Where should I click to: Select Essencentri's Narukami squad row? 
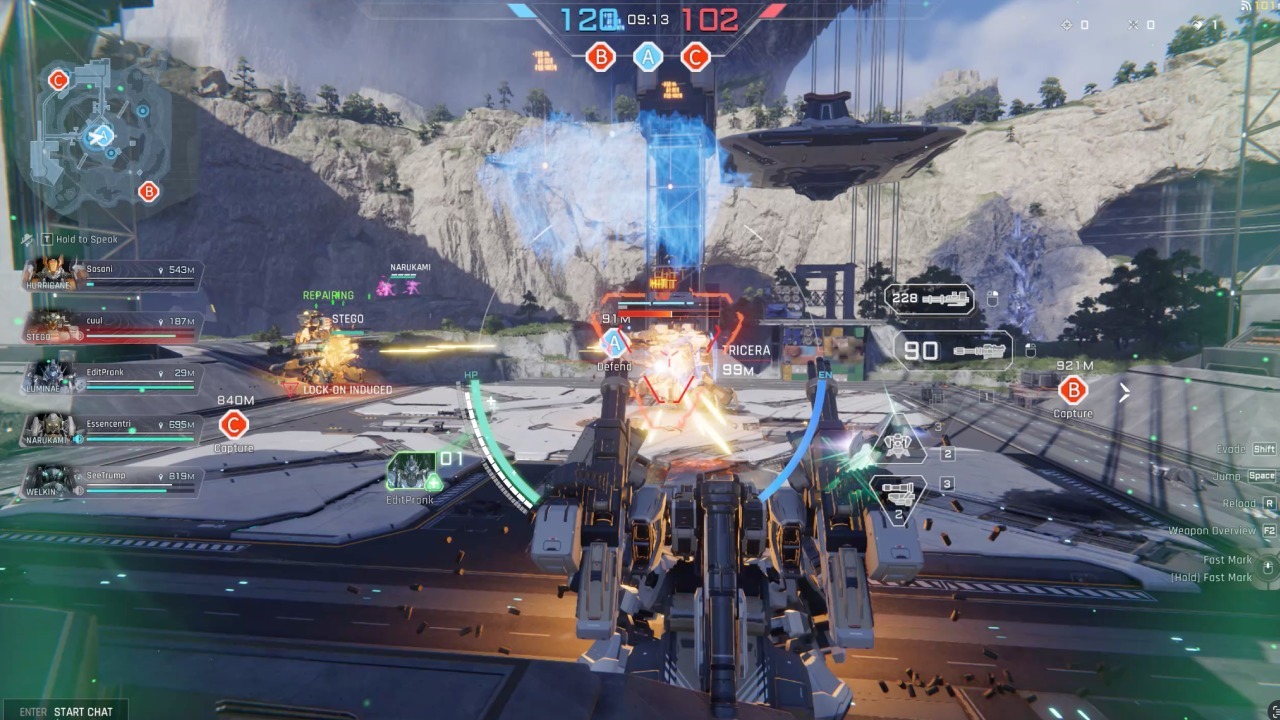click(x=115, y=430)
